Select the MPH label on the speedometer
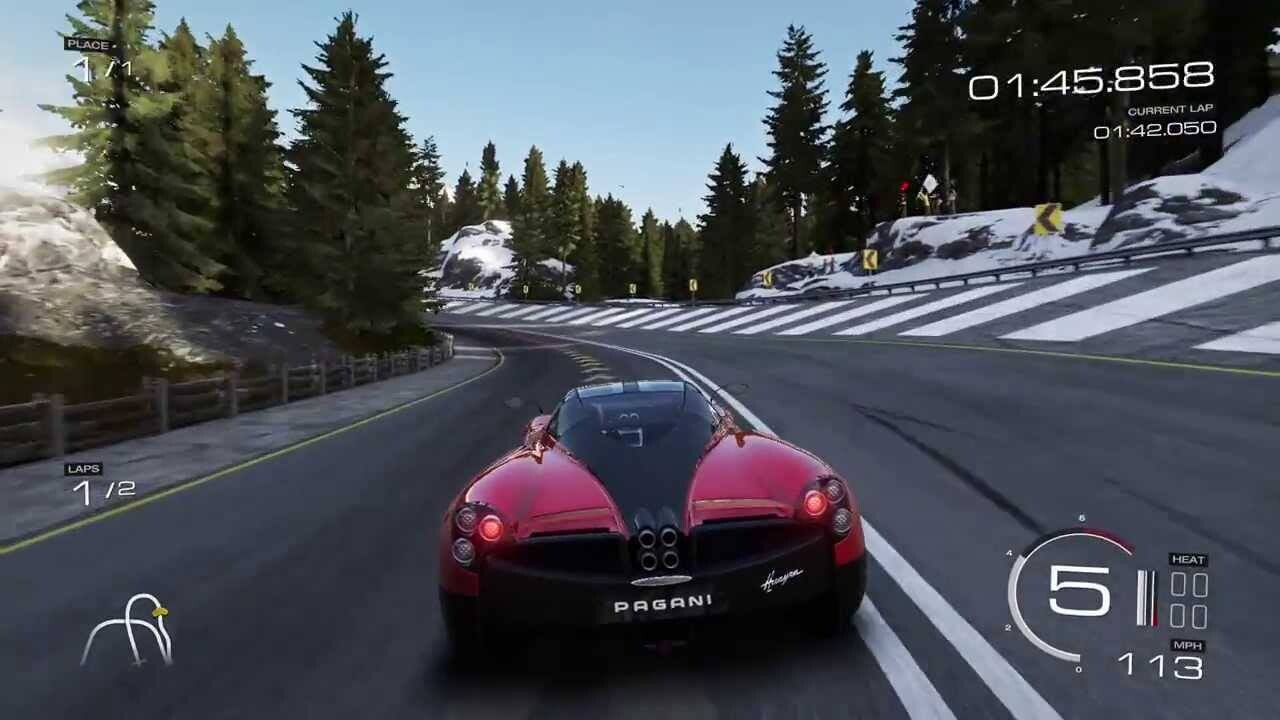This screenshot has width=1280, height=720. click(x=1188, y=645)
